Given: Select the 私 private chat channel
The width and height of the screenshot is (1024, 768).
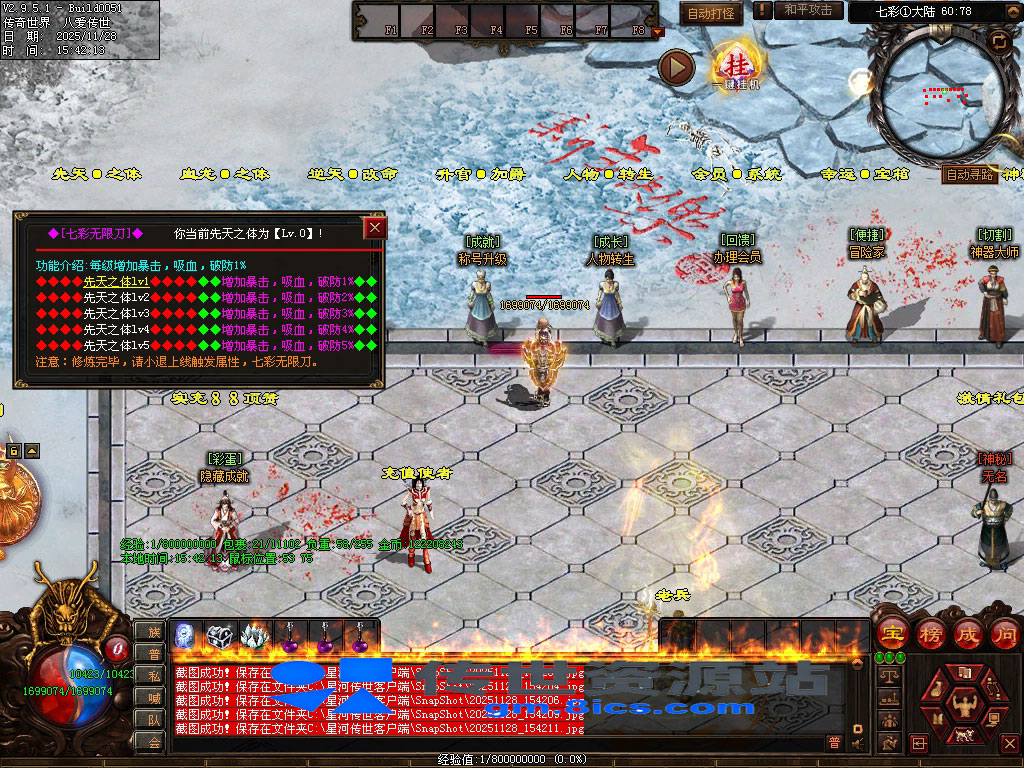Looking at the screenshot, I should click(154, 675).
